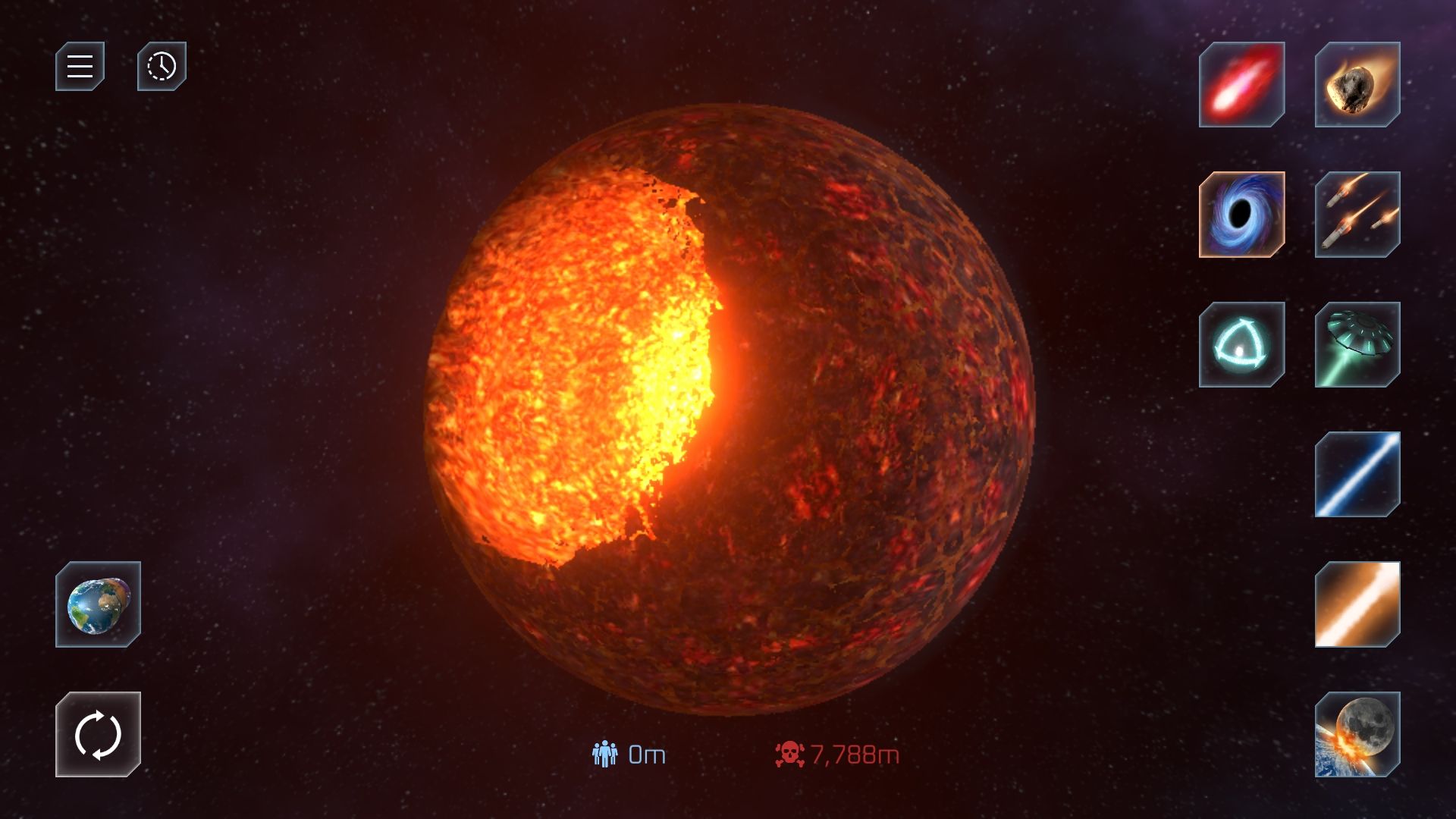Activate the glowing energy shield icon
The image size is (1456, 819).
click(1241, 345)
